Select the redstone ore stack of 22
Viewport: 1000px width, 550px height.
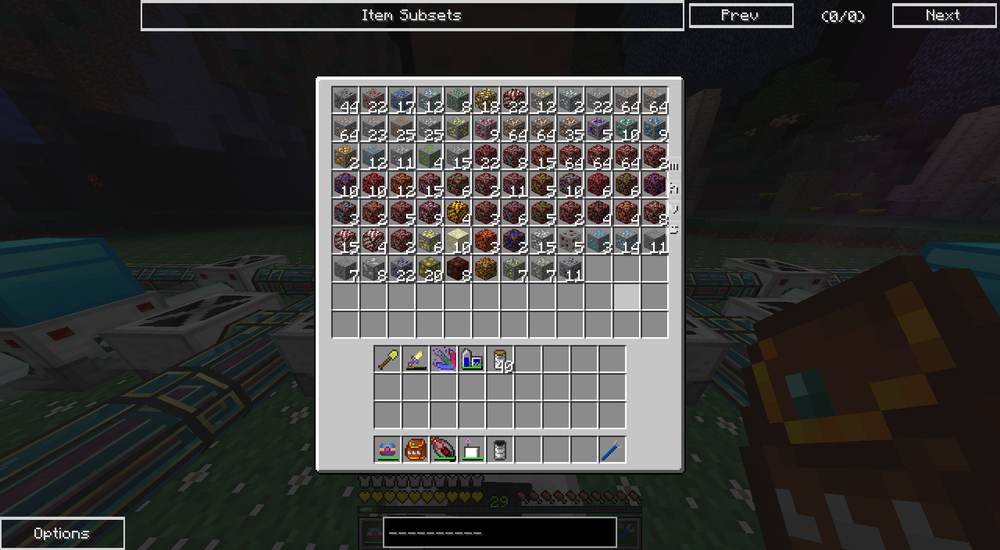(374, 100)
